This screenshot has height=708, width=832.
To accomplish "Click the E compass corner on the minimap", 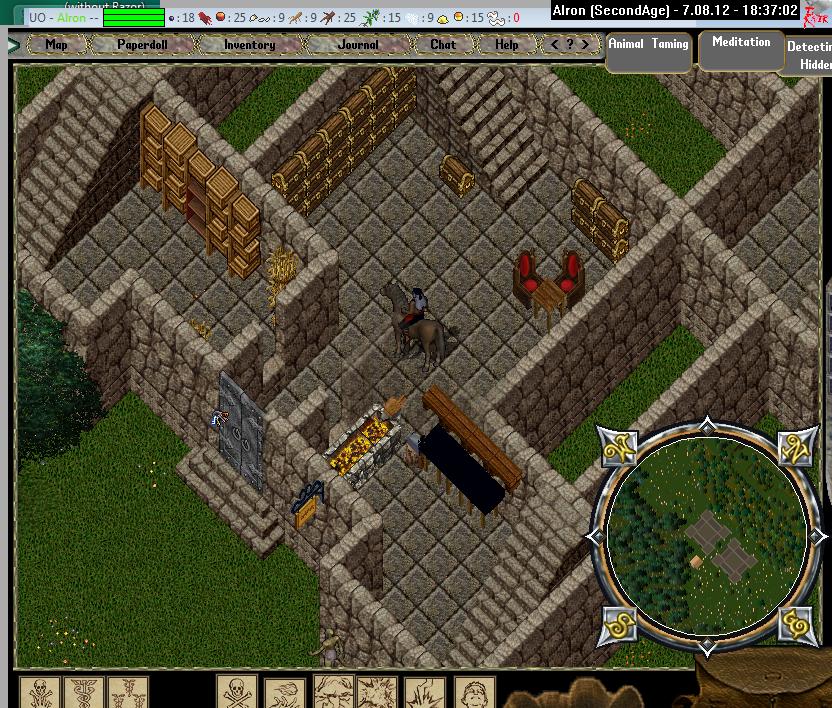I will [795, 622].
